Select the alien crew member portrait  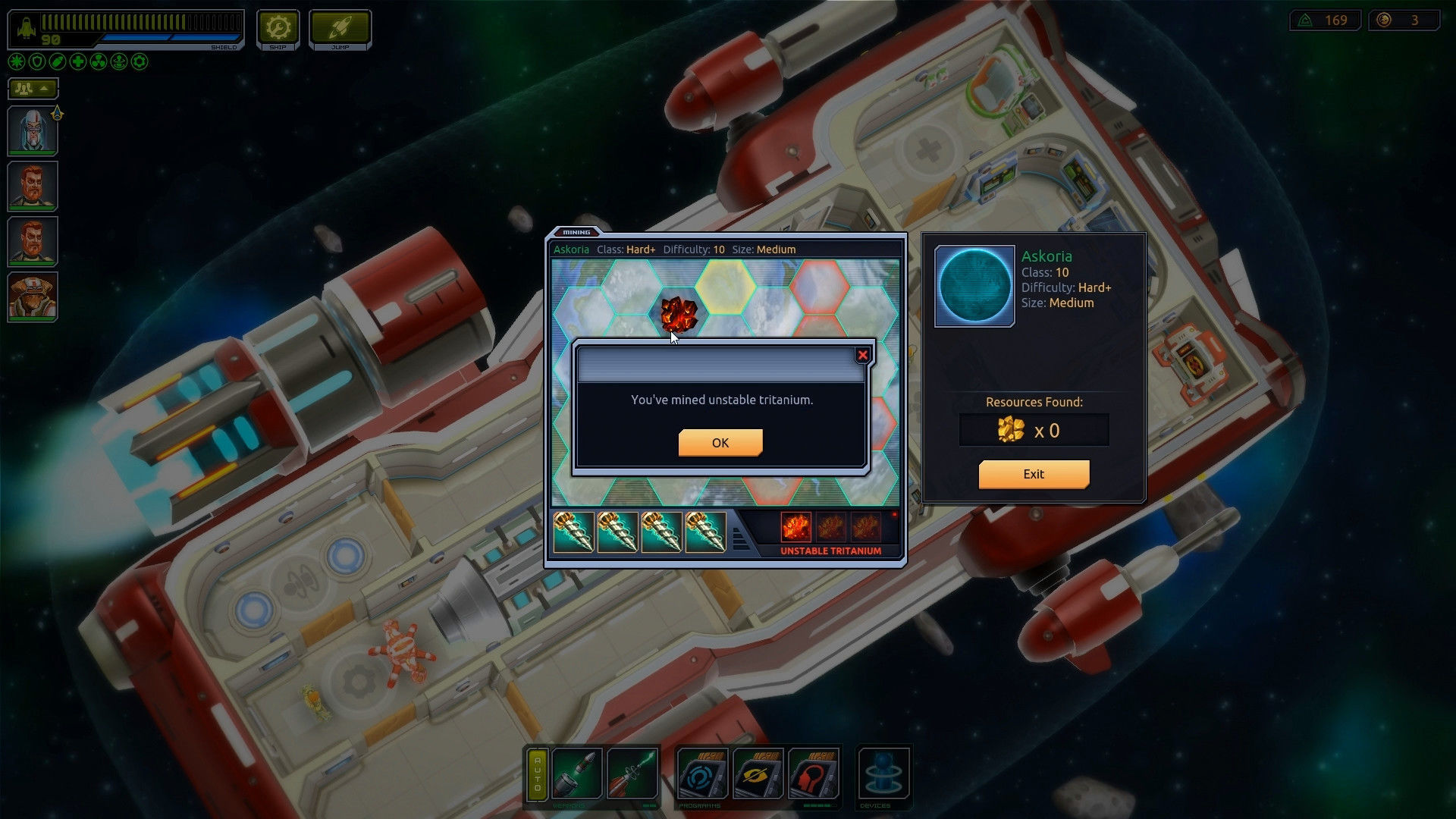click(x=33, y=297)
